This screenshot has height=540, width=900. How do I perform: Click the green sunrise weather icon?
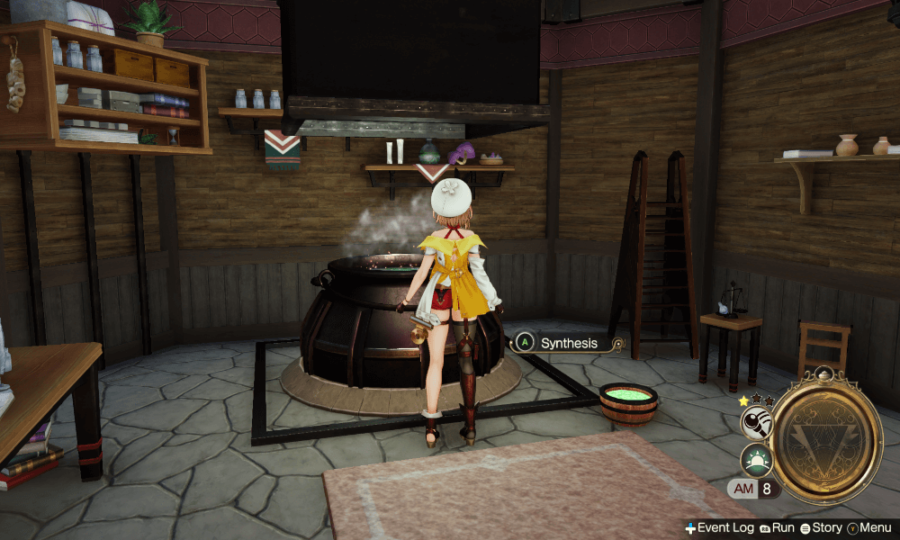(x=756, y=459)
